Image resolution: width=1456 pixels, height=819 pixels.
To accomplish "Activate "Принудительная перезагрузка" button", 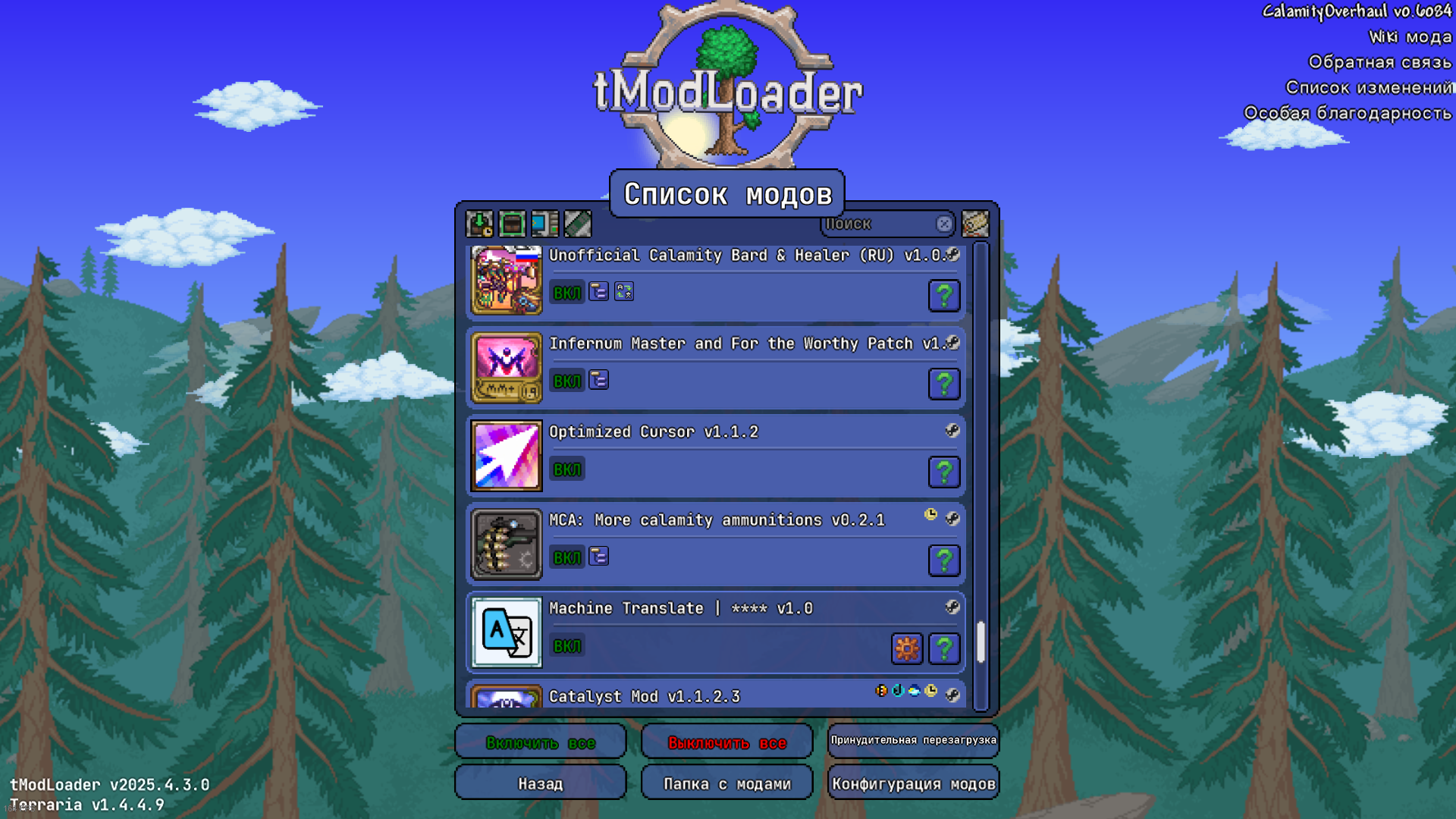I will pyautogui.click(x=913, y=740).
